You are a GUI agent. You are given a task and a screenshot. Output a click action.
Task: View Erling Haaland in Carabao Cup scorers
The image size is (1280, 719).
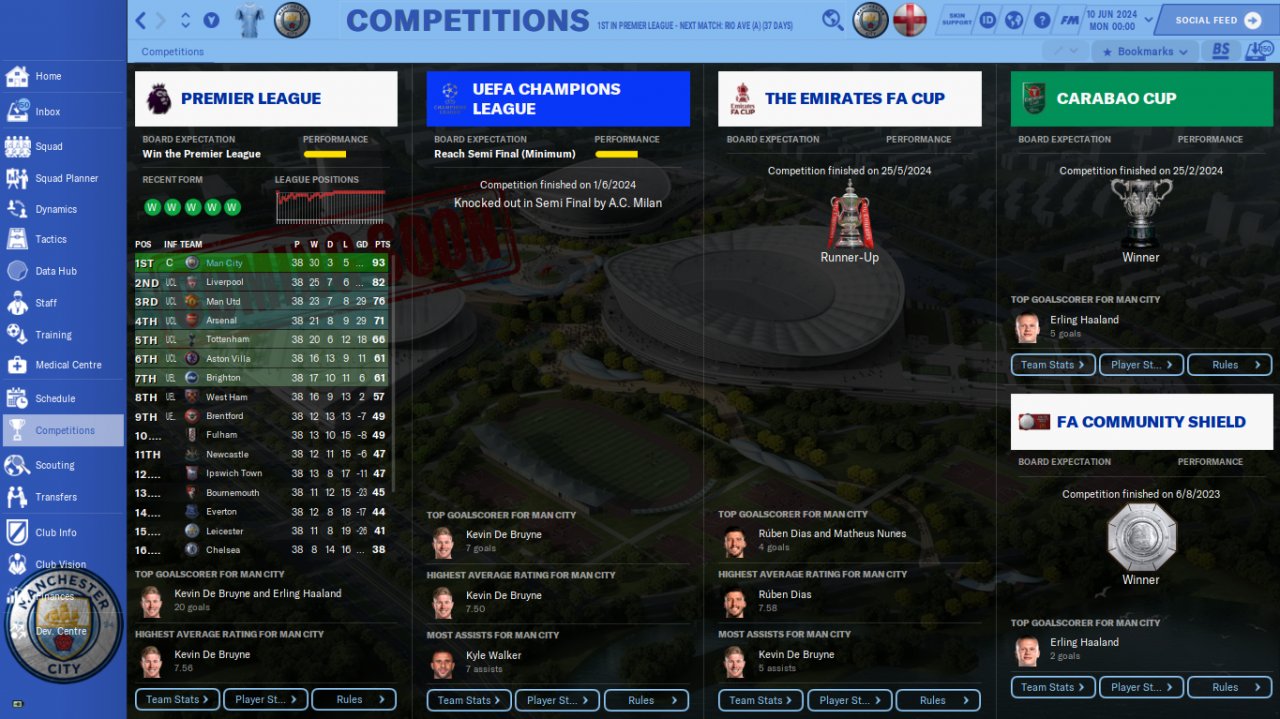point(1084,320)
